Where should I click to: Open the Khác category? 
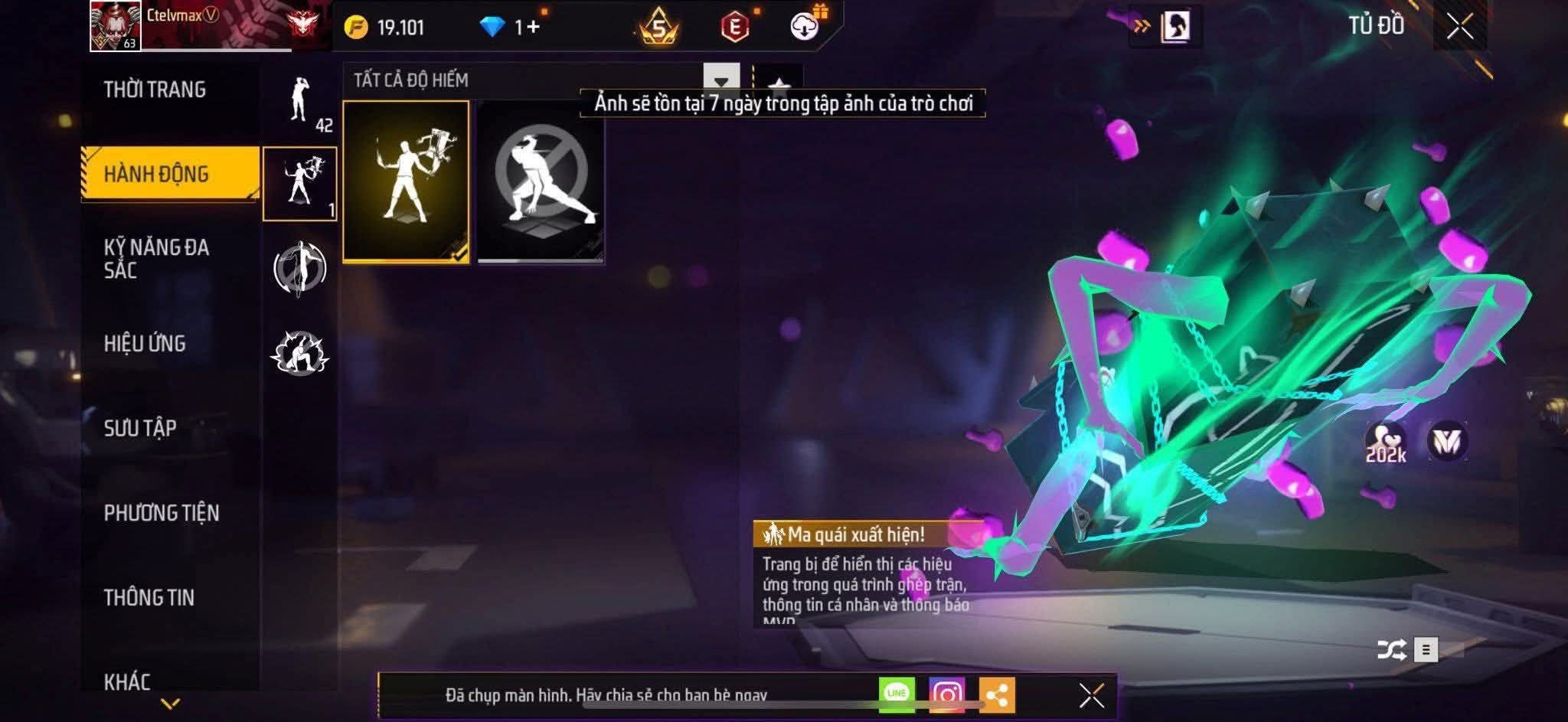pos(127,681)
